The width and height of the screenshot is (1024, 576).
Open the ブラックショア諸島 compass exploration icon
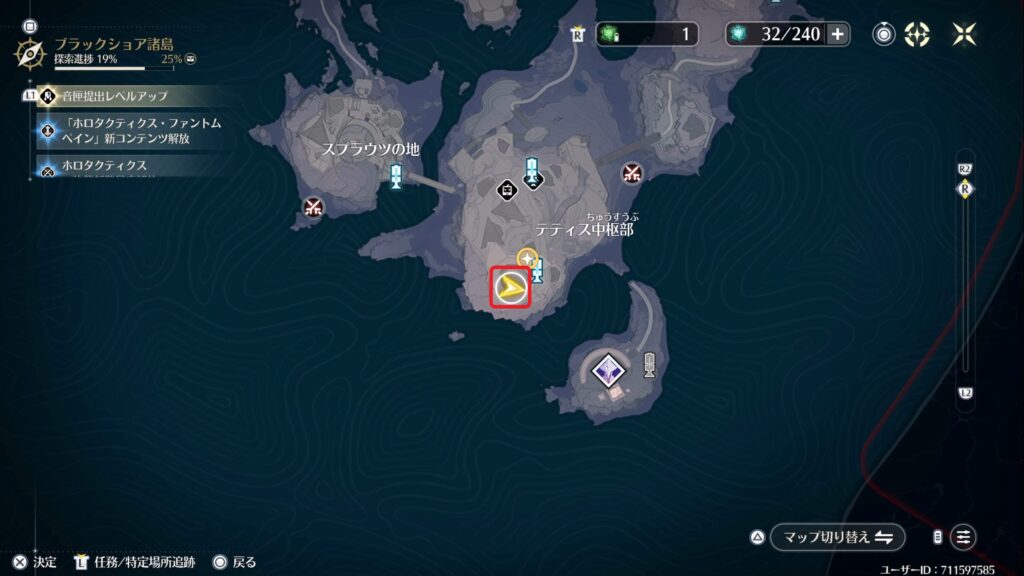click(29, 50)
